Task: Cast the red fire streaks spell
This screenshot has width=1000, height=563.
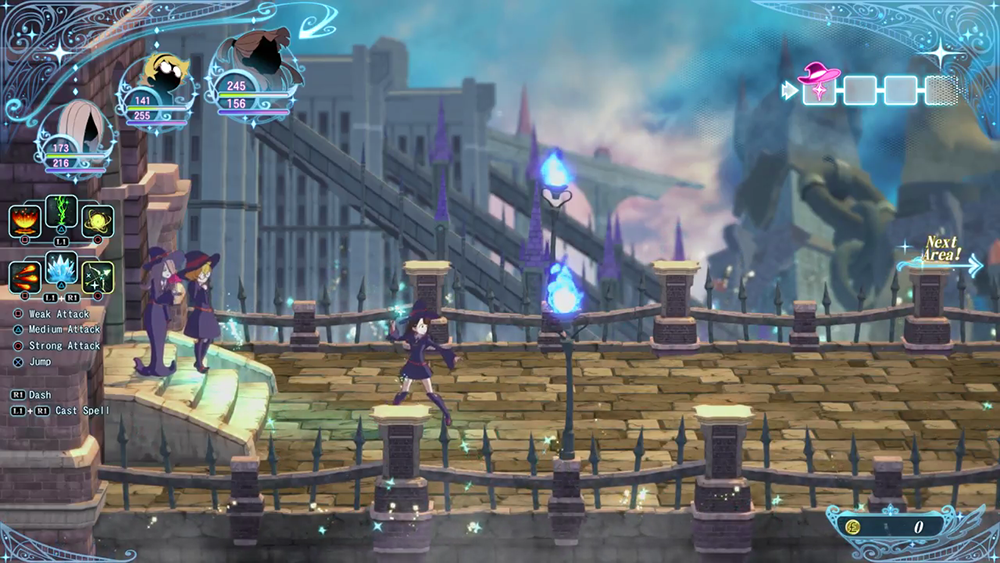Action: (x=25, y=276)
